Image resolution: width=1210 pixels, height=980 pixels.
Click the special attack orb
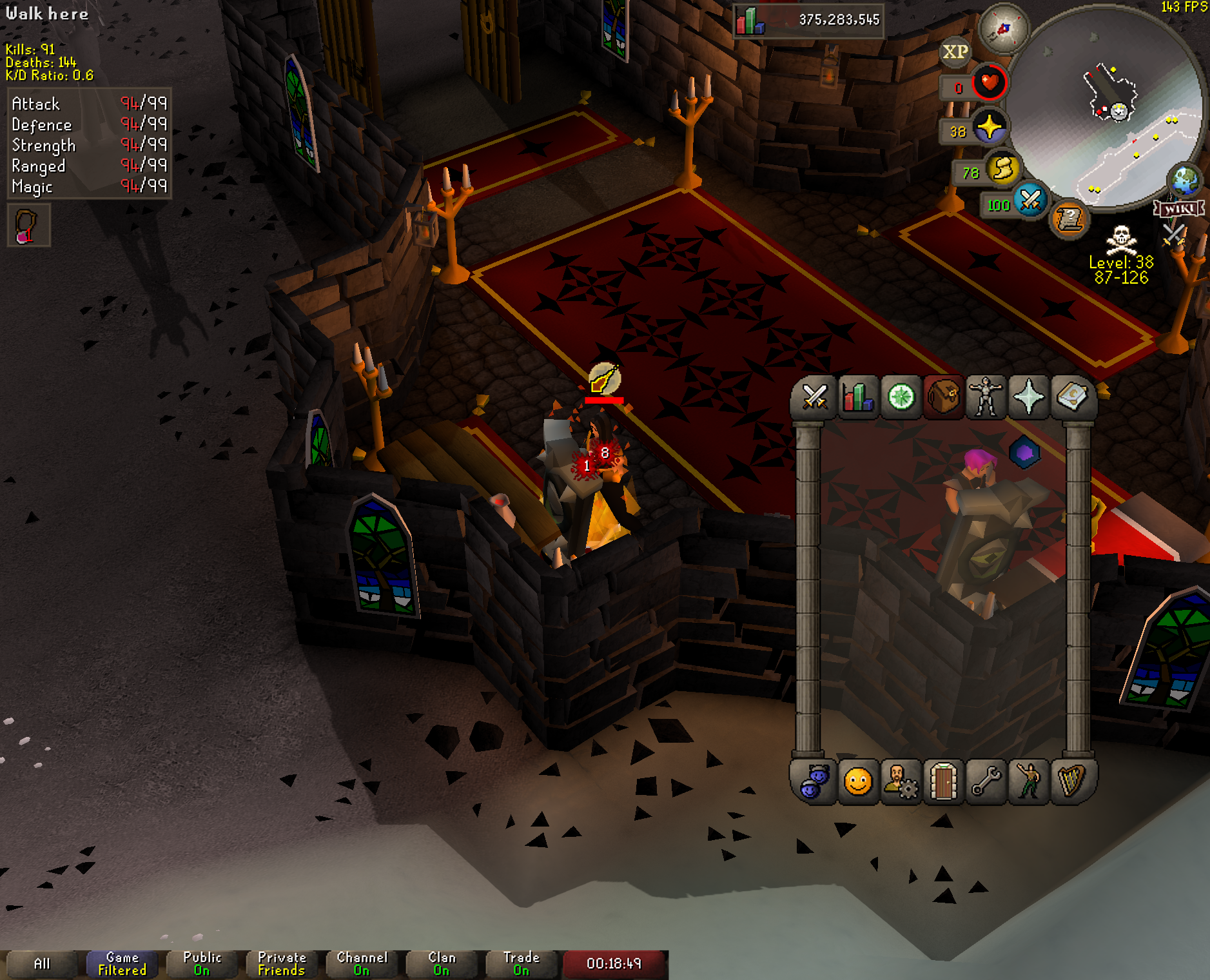[x=1030, y=200]
